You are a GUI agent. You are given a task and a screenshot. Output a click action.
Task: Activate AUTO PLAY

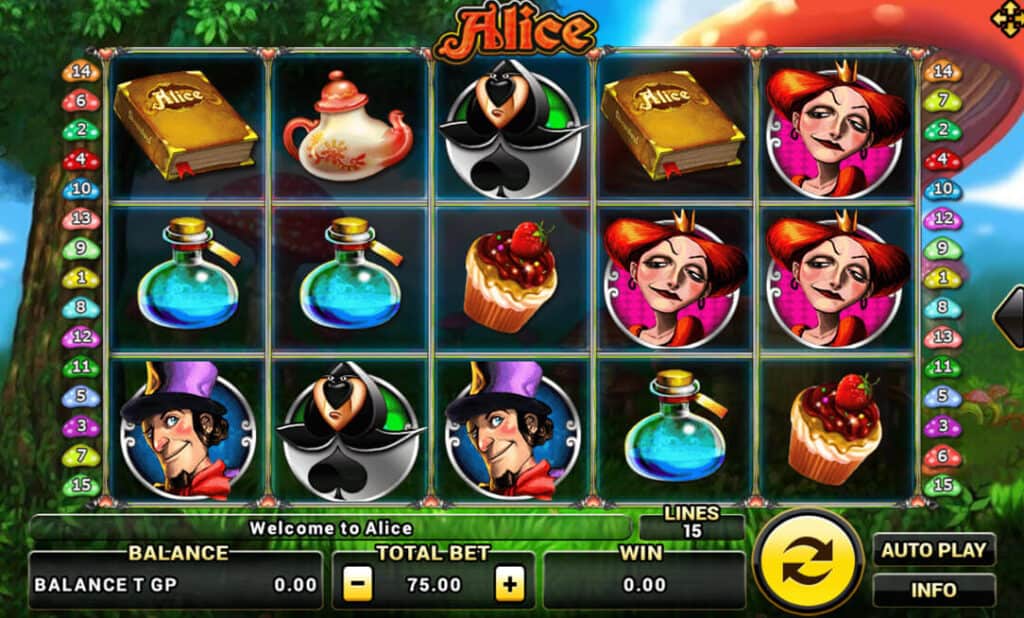[x=934, y=549]
